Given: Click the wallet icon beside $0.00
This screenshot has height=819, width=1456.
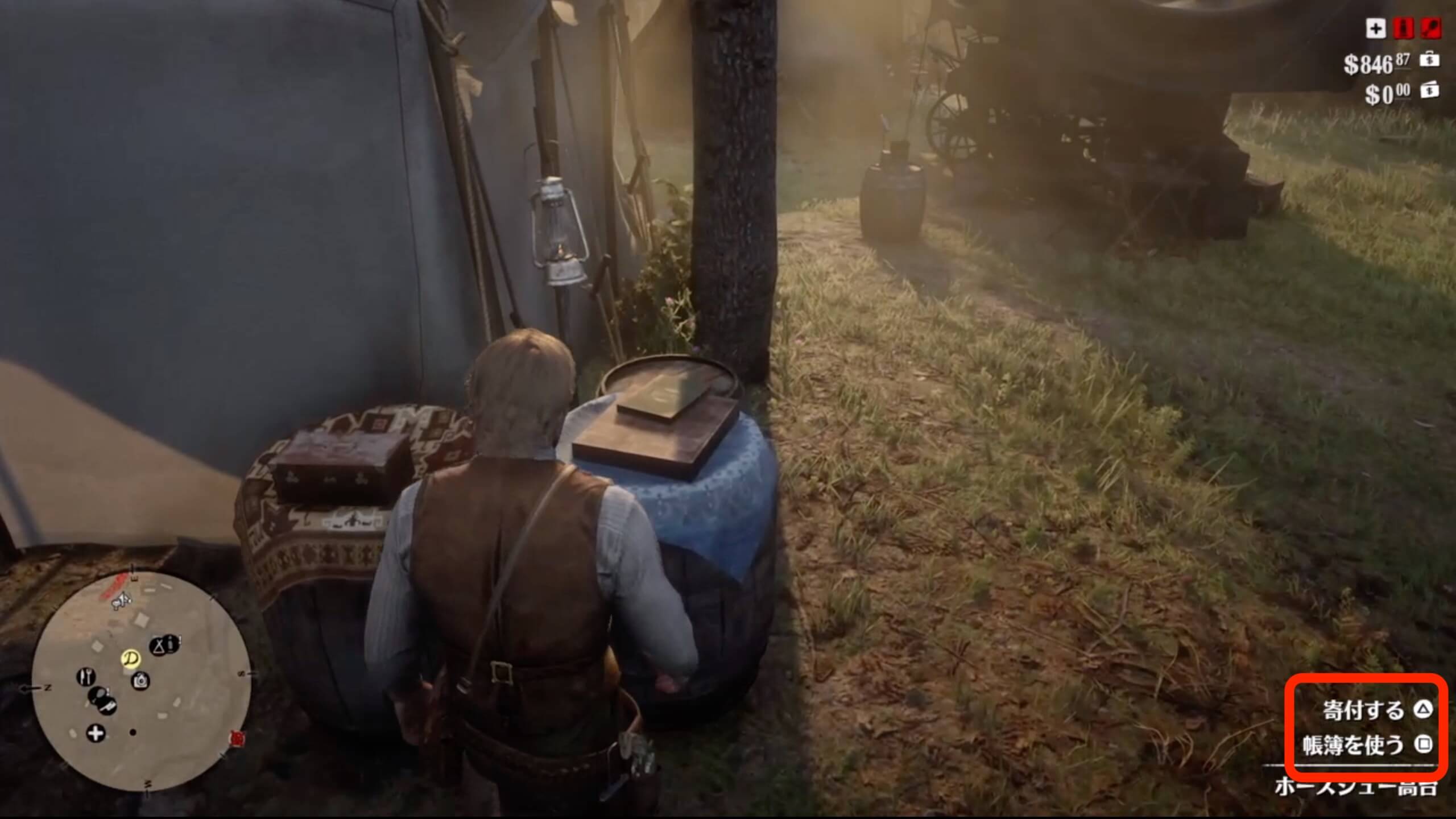Looking at the screenshot, I should click(x=1430, y=90).
